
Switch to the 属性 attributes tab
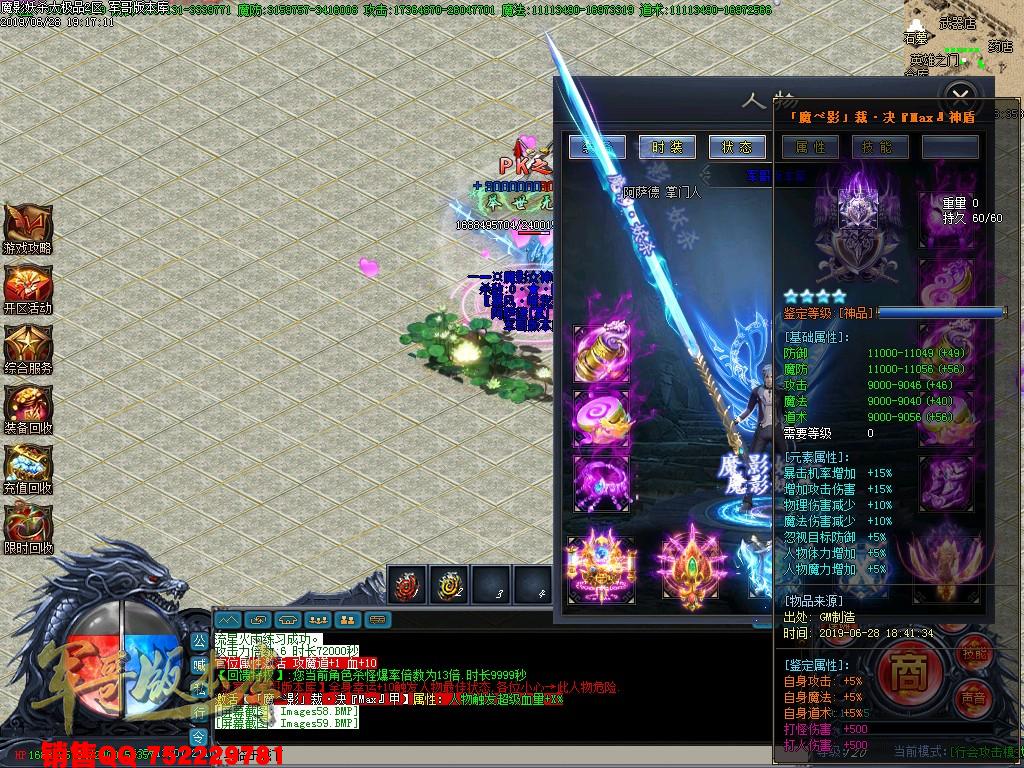click(810, 147)
